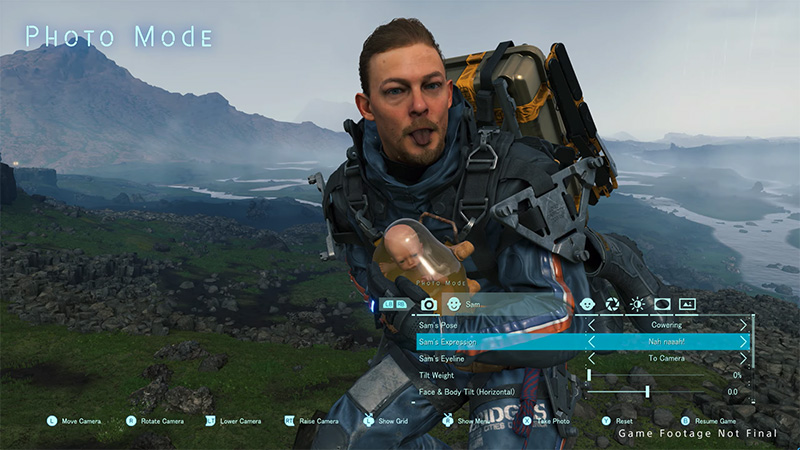Choose next pose after Cowering
This screenshot has width=800, height=450.
(x=743, y=325)
